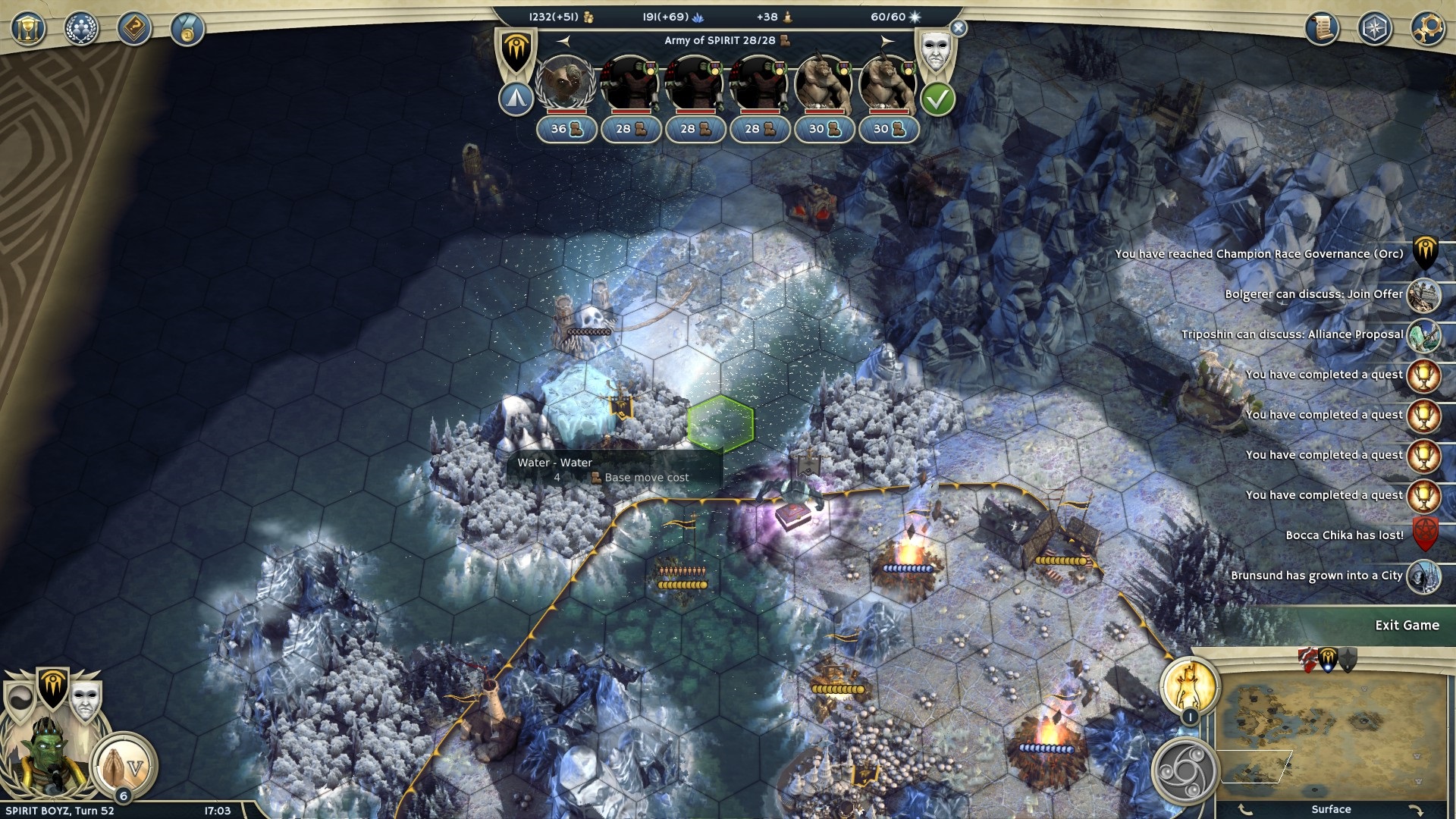Close the Army of SPIRIT panel

click(959, 29)
